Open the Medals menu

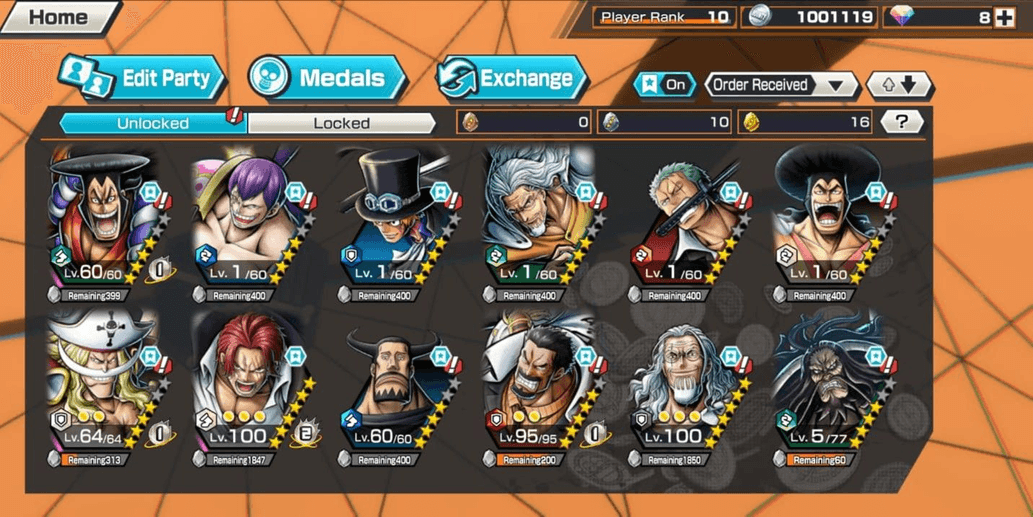[327, 79]
